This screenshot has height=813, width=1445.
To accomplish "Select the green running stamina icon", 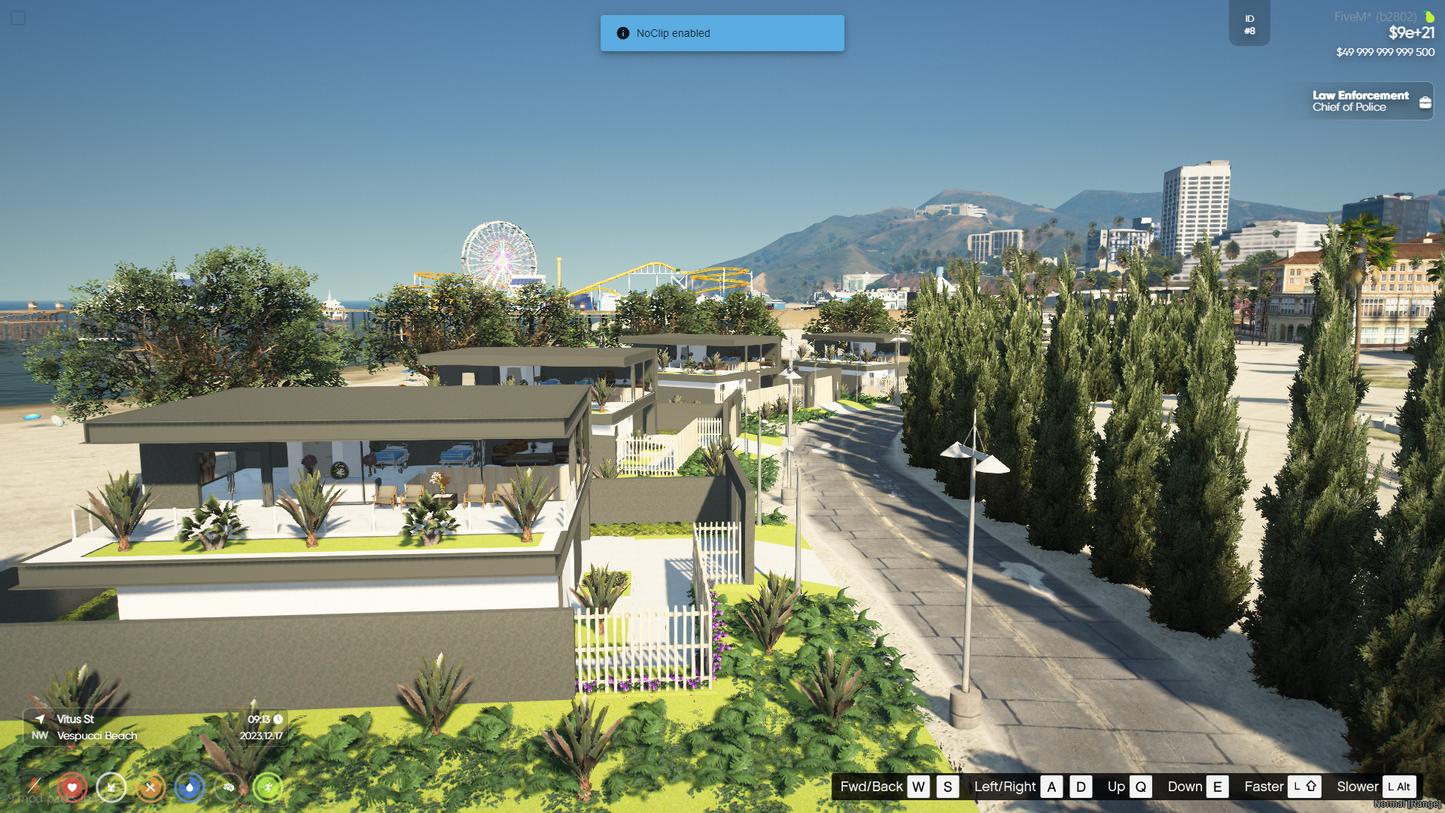I will click(x=267, y=787).
